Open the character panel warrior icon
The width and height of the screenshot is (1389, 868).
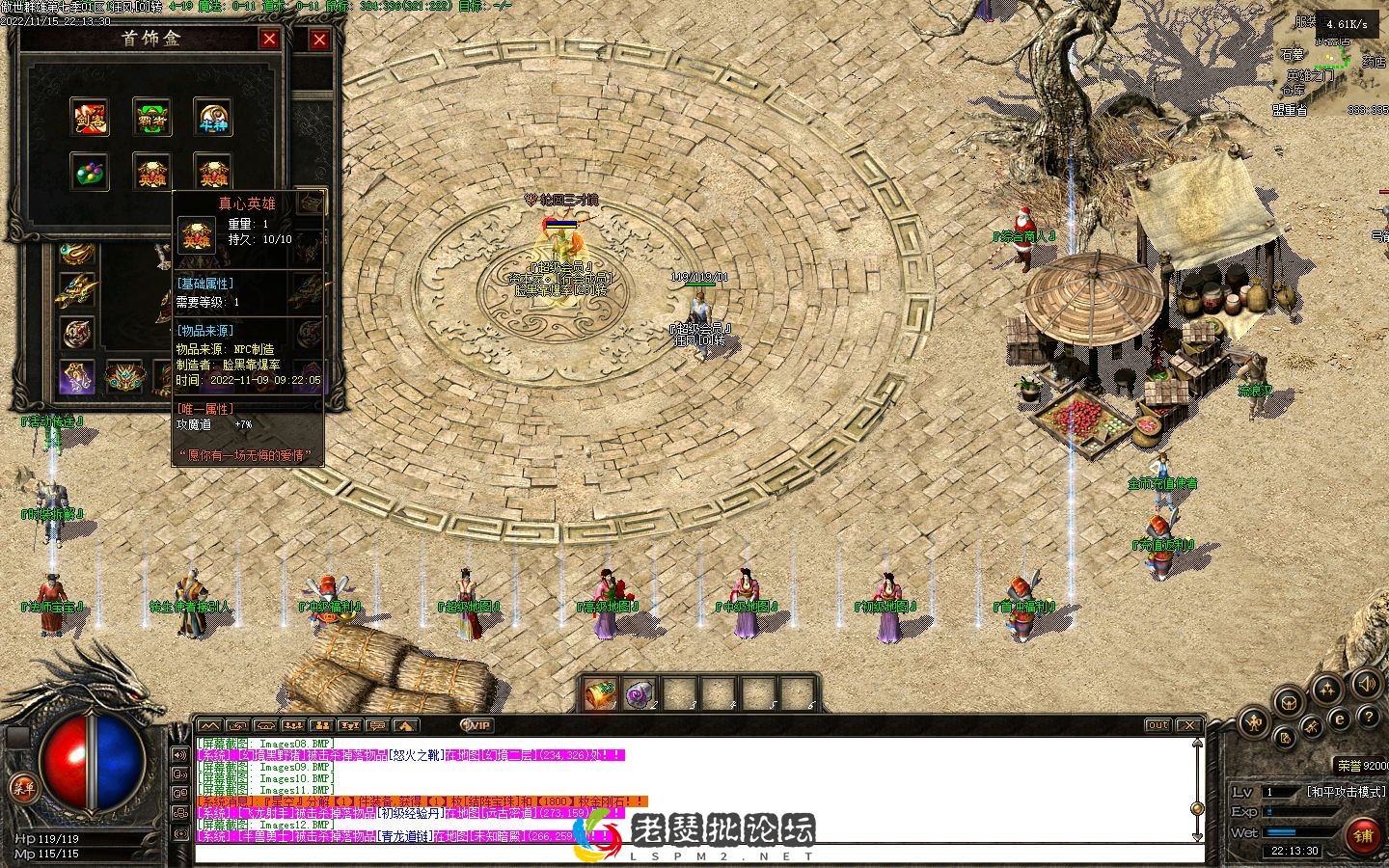point(1254,720)
